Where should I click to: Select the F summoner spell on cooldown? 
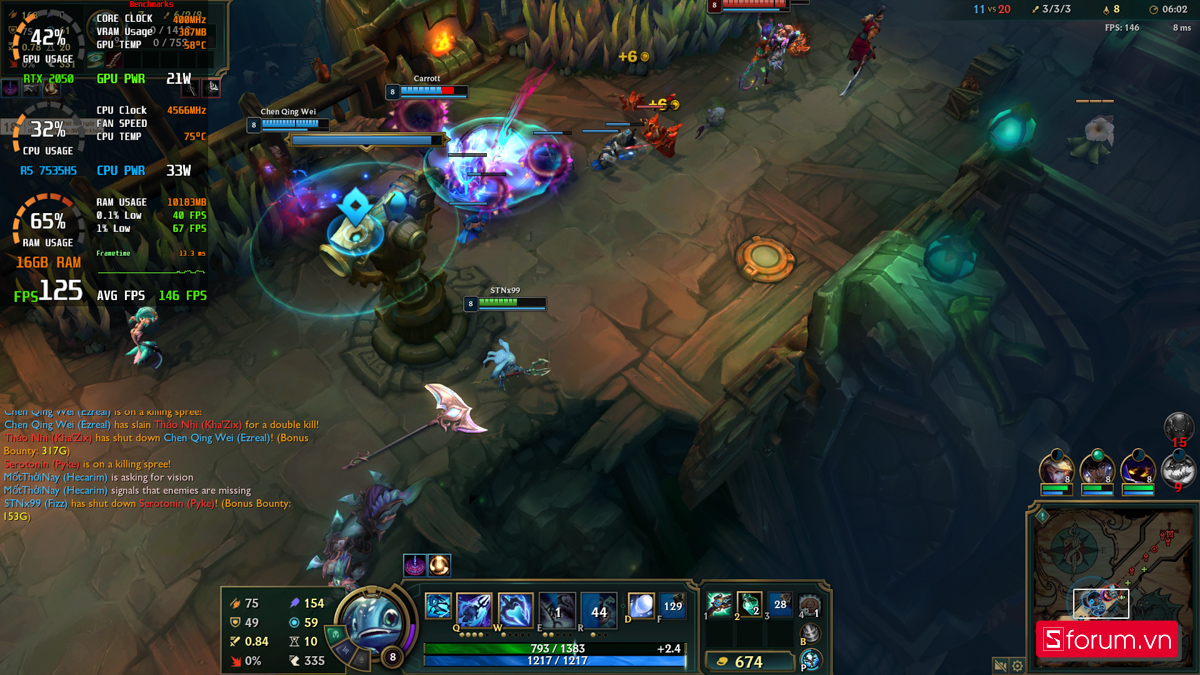[x=673, y=606]
